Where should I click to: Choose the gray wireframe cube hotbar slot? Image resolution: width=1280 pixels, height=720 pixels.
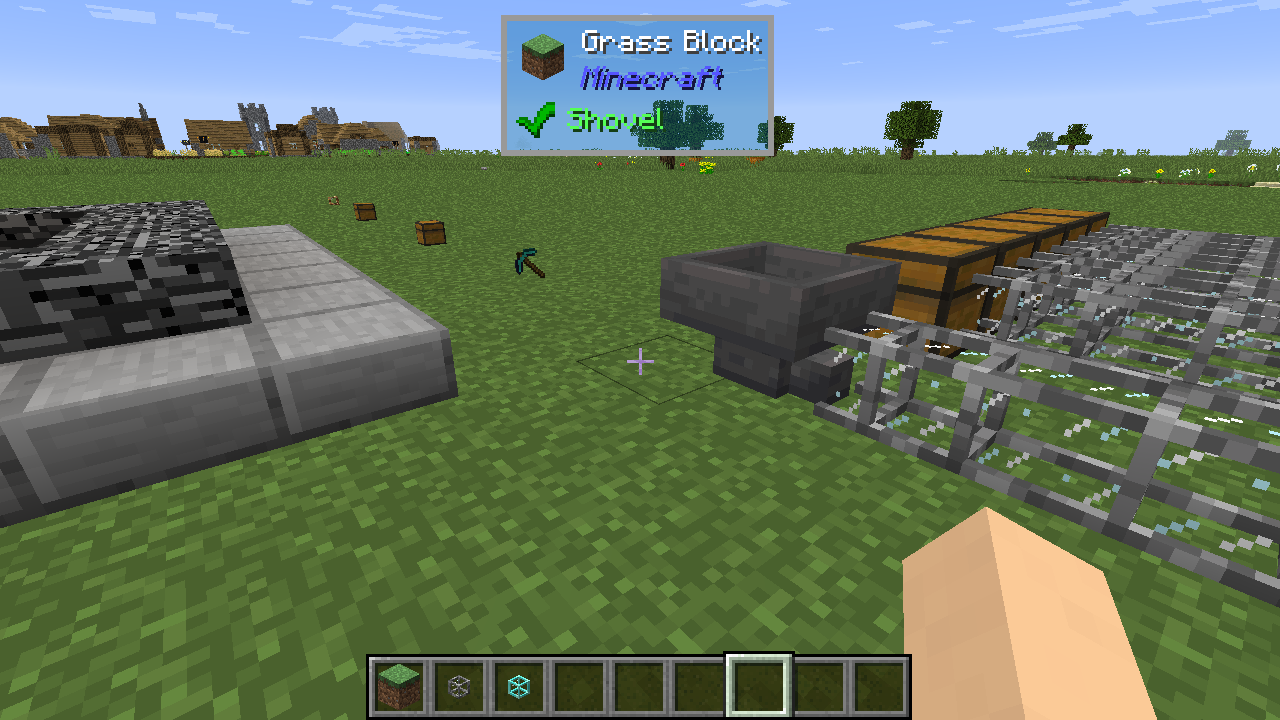(x=459, y=686)
